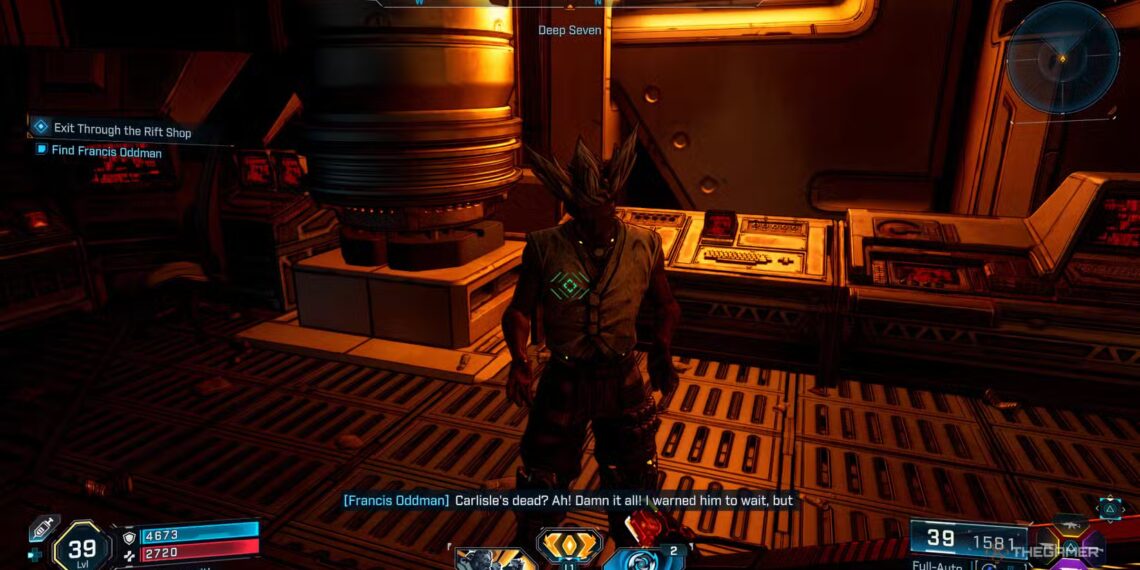
Task: Activate the orange chevron action skill icon
Action: 568,546
